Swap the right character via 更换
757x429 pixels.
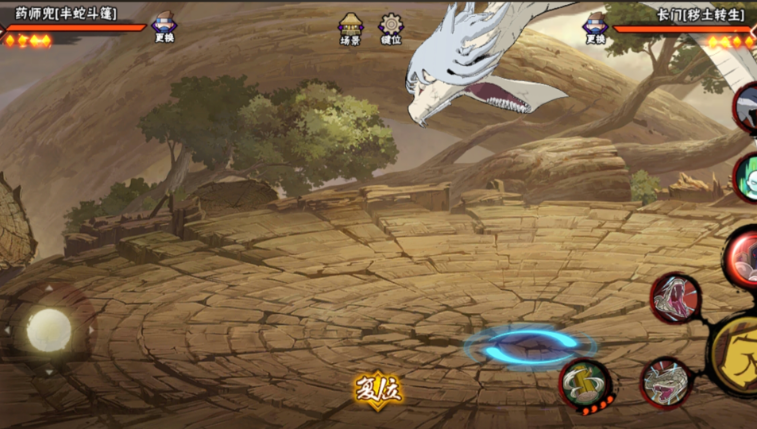[596, 29]
